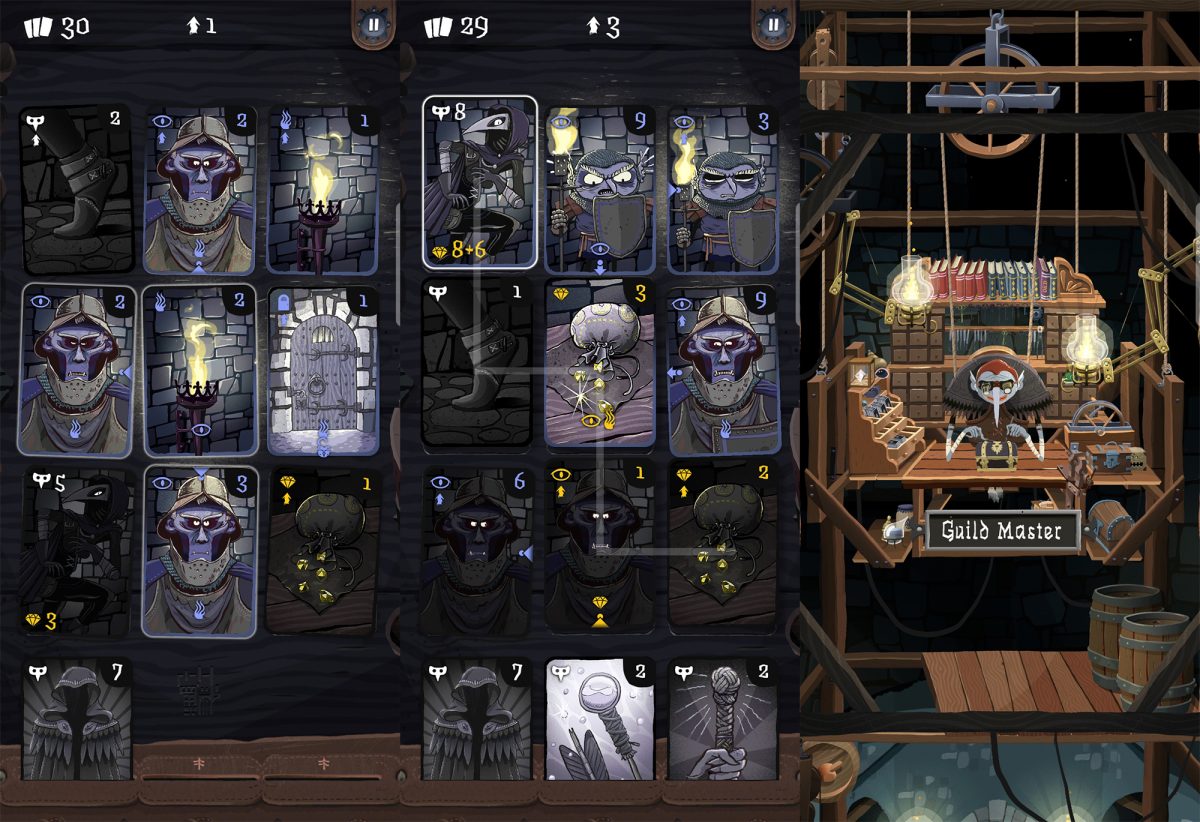Select the boot card with value 2
1200x822 pixels.
tap(76, 190)
